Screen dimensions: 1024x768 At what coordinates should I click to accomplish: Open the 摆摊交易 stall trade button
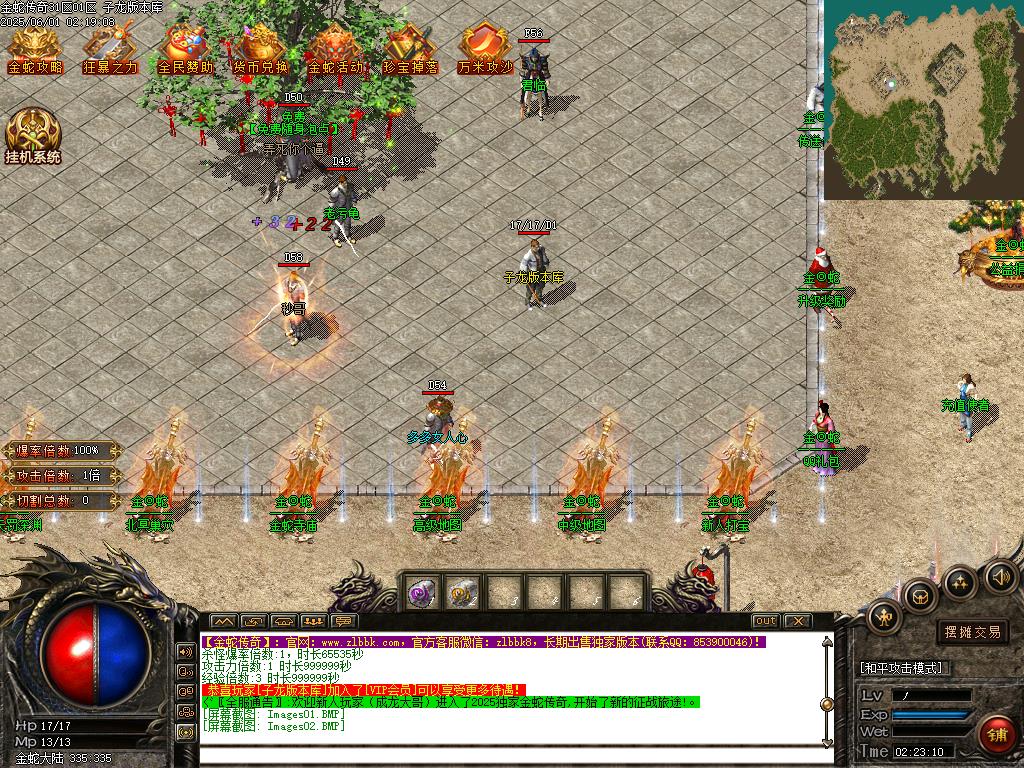coord(972,632)
